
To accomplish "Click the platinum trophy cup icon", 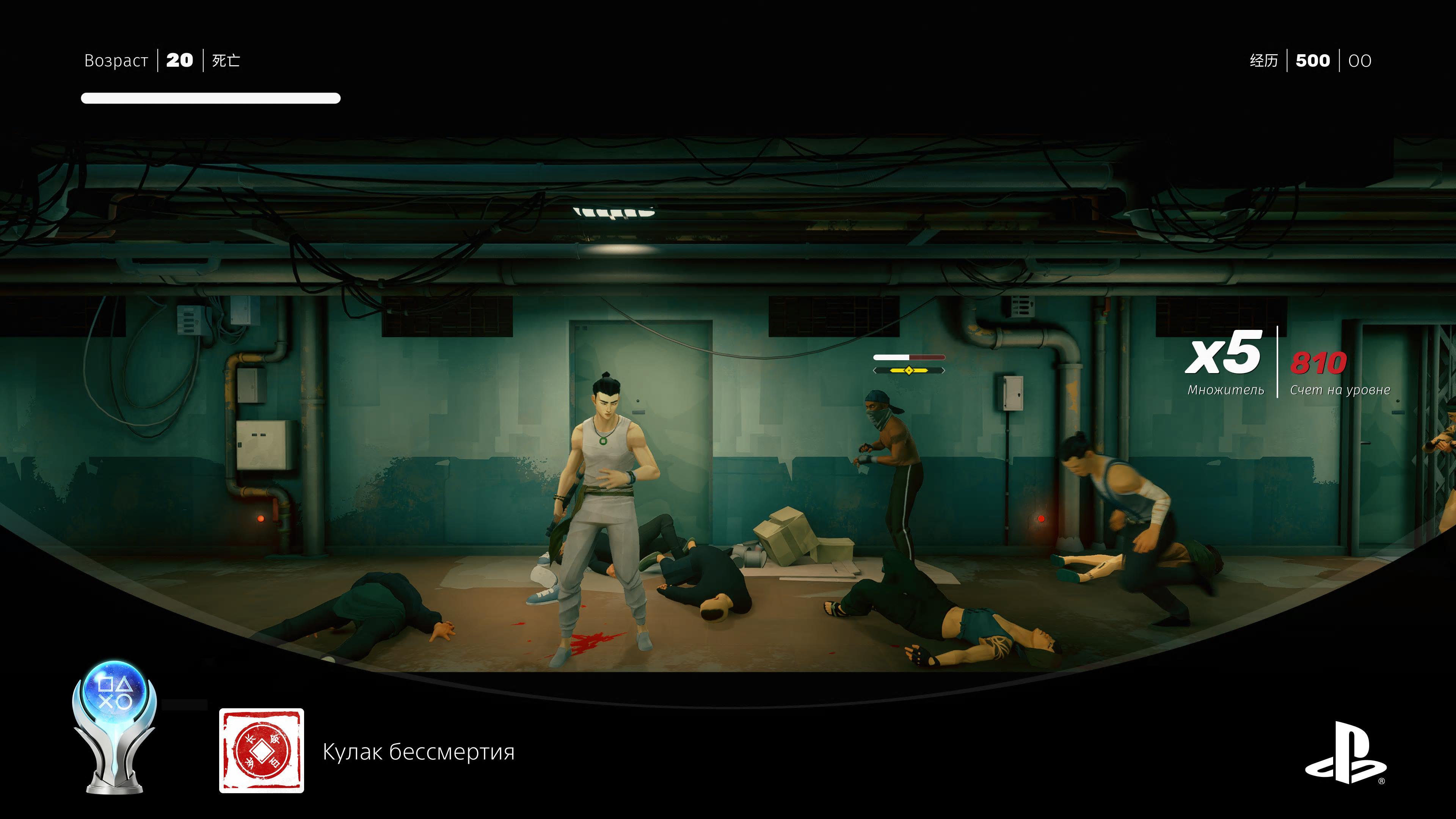I will point(115,728).
